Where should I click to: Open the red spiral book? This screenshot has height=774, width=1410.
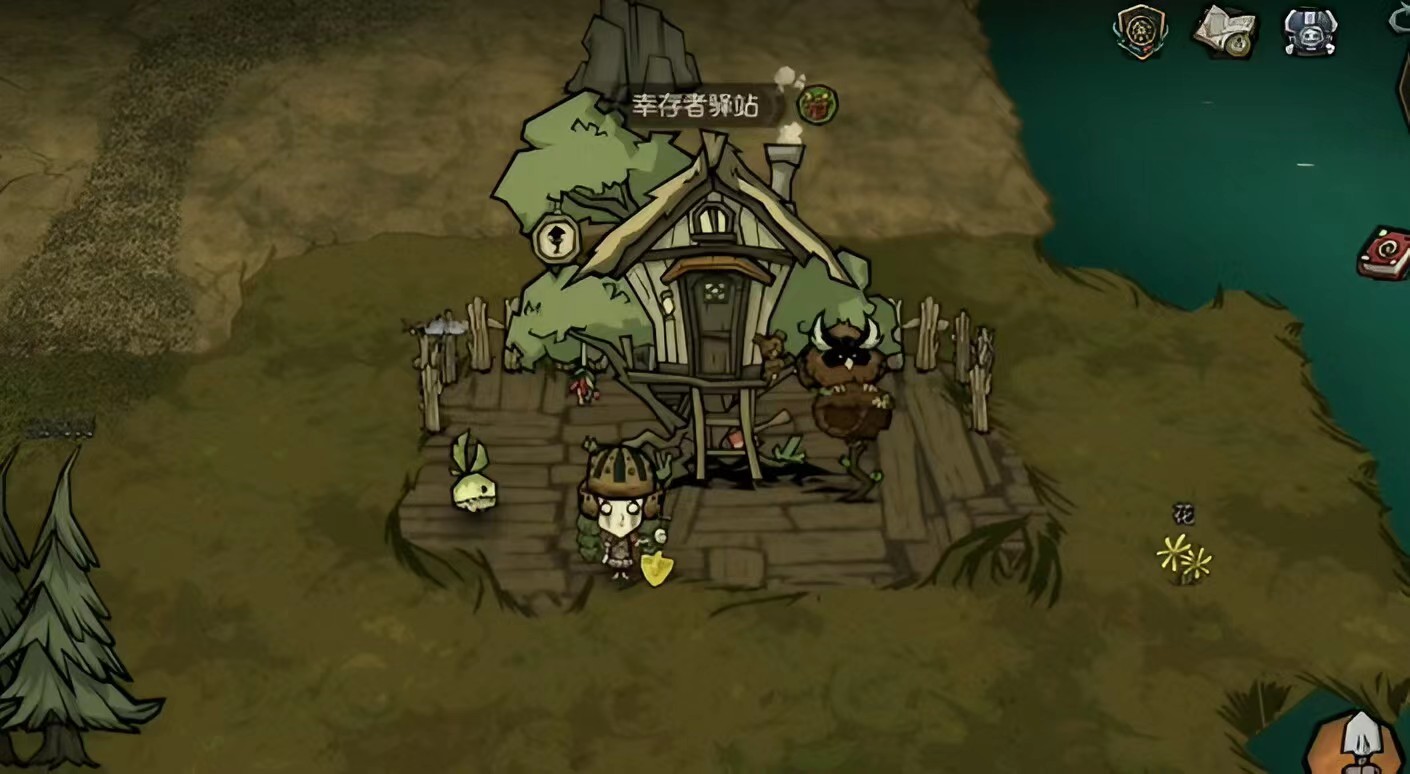click(1384, 254)
